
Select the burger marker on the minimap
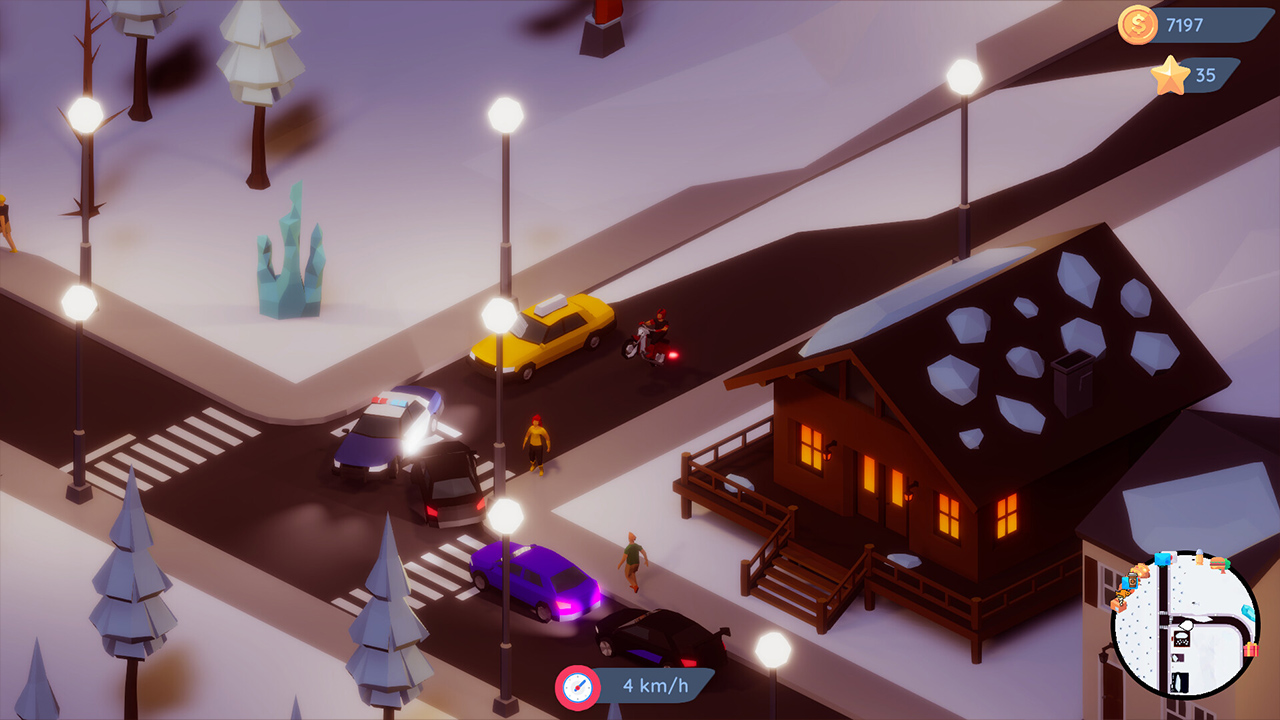pos(1217,563)
